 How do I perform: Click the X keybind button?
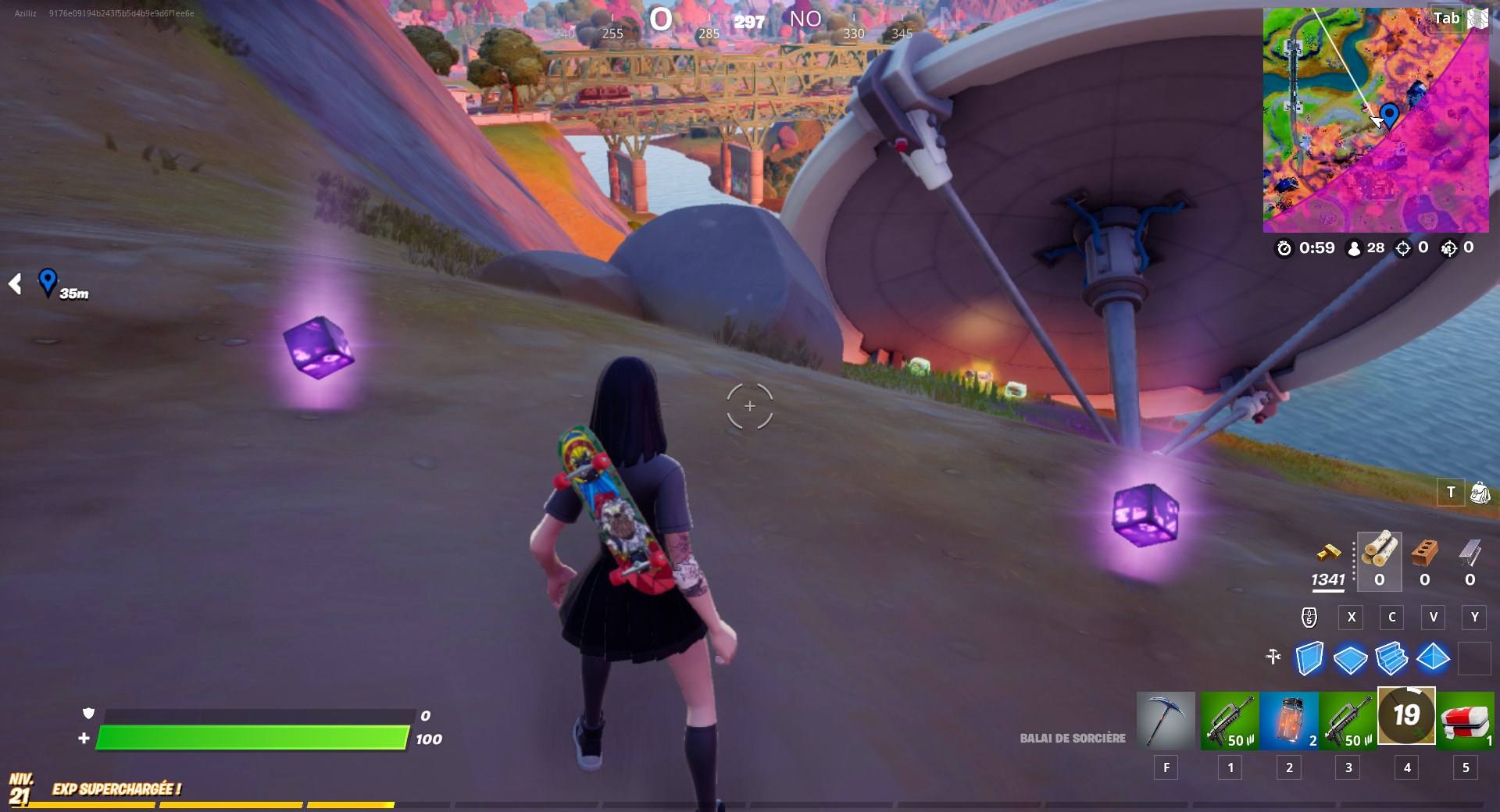tap(1351, 617)
